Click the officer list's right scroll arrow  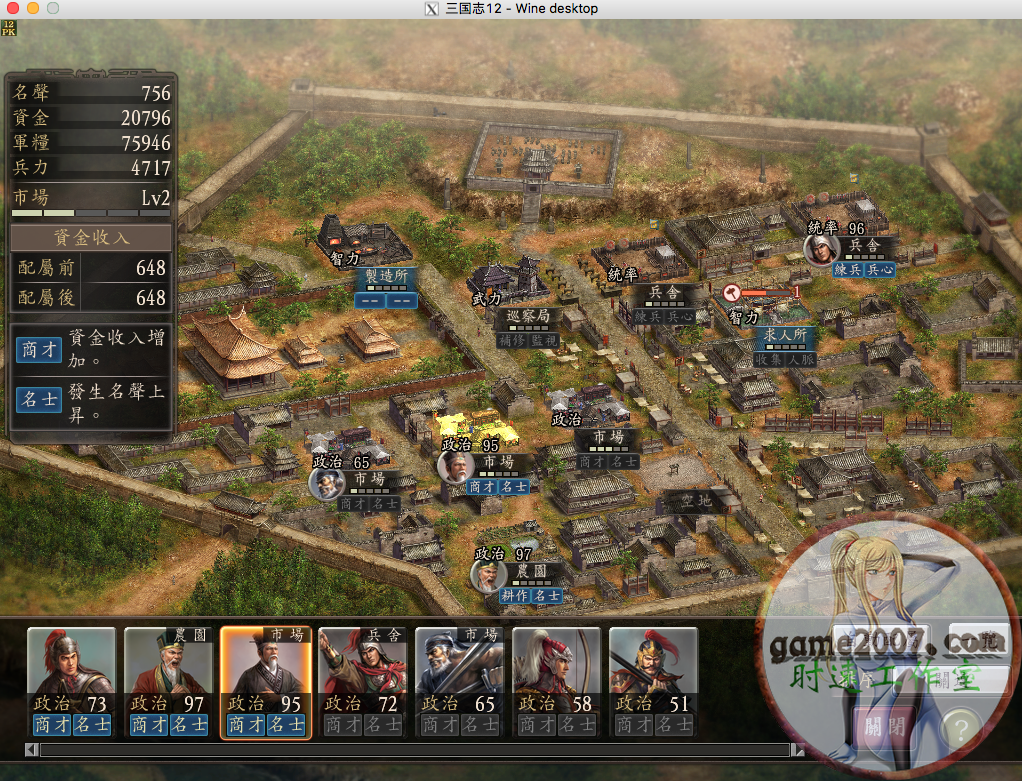[x=797, y=749]
